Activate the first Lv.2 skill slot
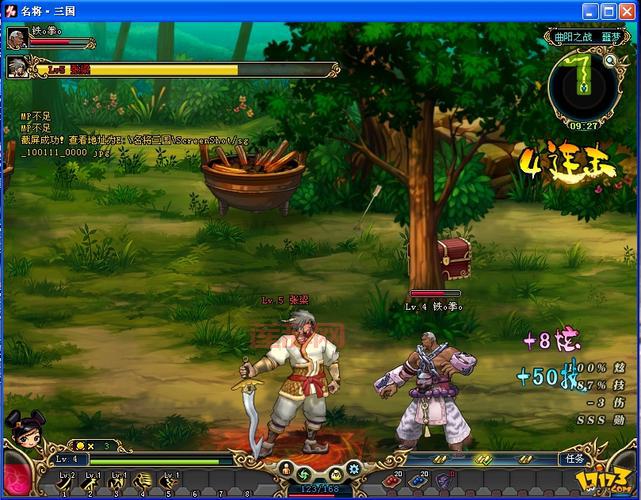 pos(66,484)
